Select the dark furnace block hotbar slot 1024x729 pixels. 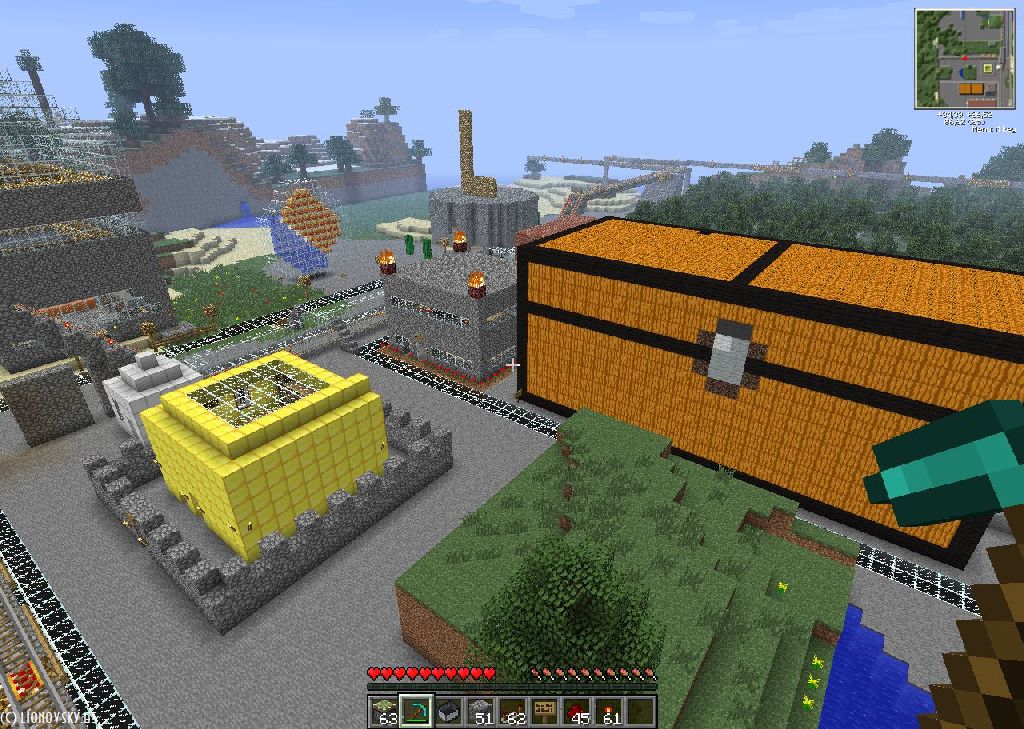449,711
